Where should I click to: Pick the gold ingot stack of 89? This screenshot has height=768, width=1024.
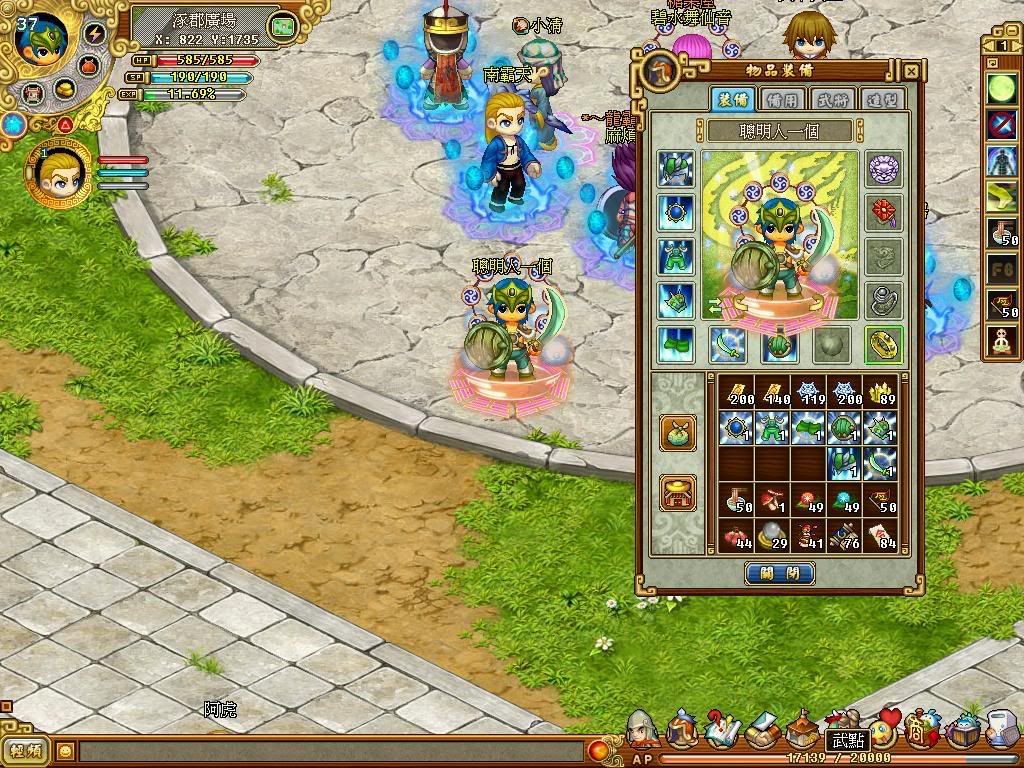[879, 393]
